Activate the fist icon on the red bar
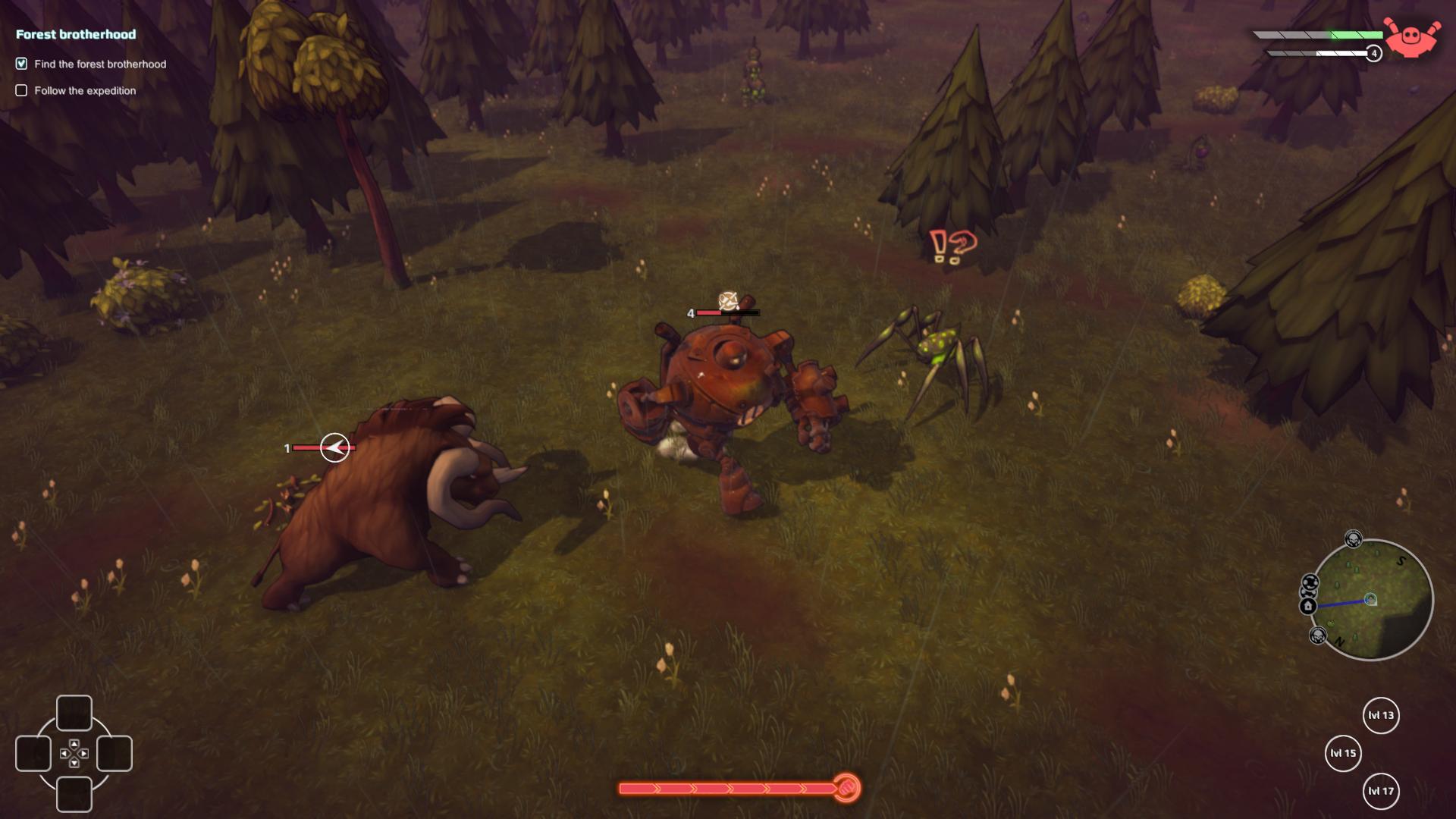Screen dimensions: 1456x819 tap(847, 789)
